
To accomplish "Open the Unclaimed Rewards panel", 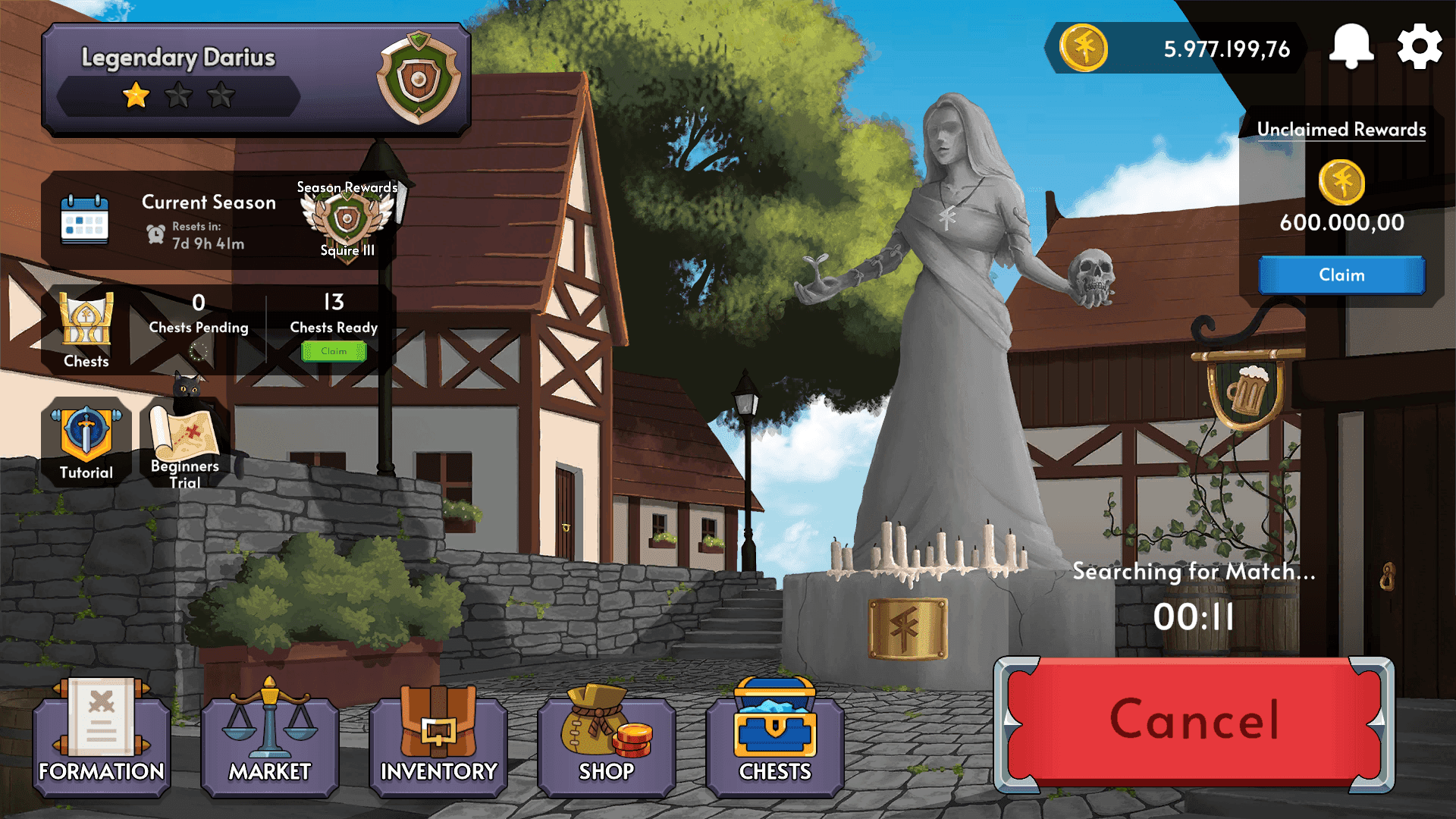I will click(x=1341, y=130).
